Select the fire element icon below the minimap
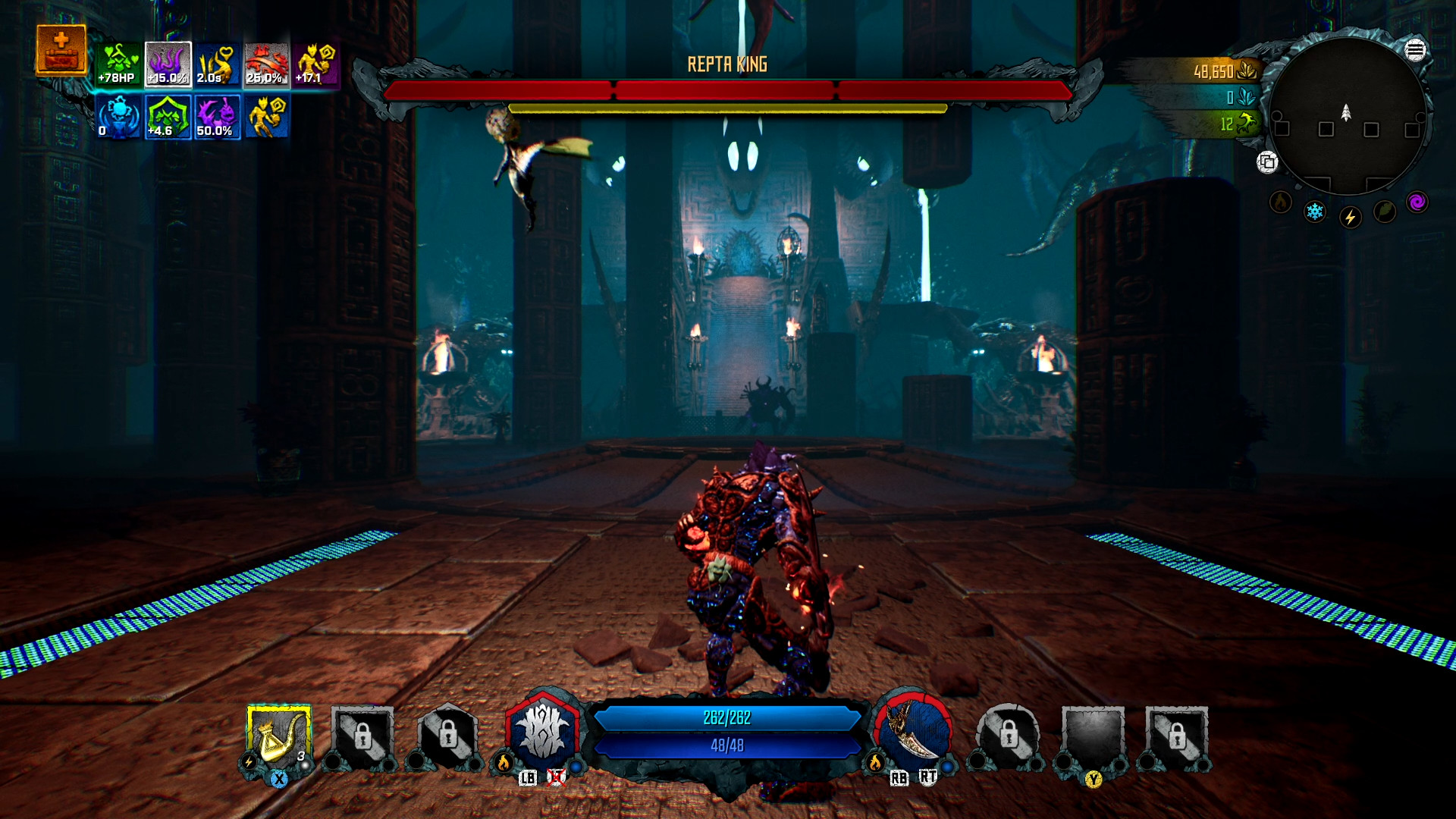The height and width of the screenshot is (819, 1456). tap(1280, 201)
